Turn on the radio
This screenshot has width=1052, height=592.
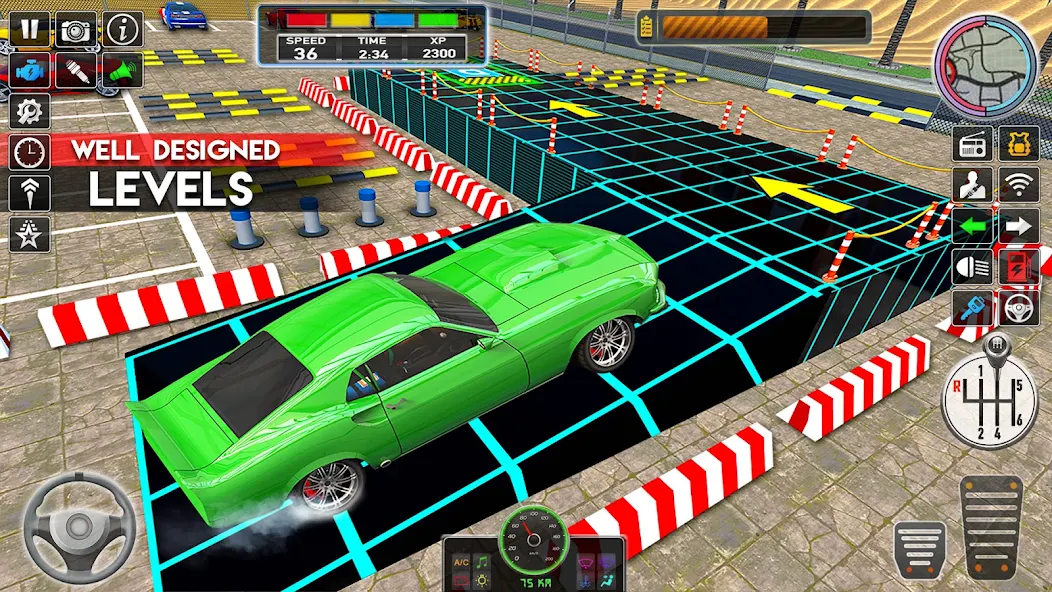coord(971,143)
